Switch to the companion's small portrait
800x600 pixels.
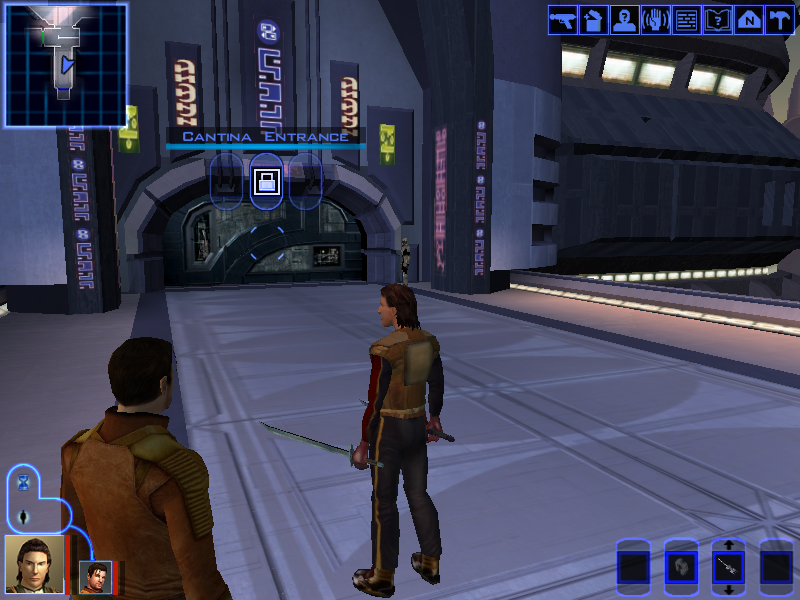96,576
